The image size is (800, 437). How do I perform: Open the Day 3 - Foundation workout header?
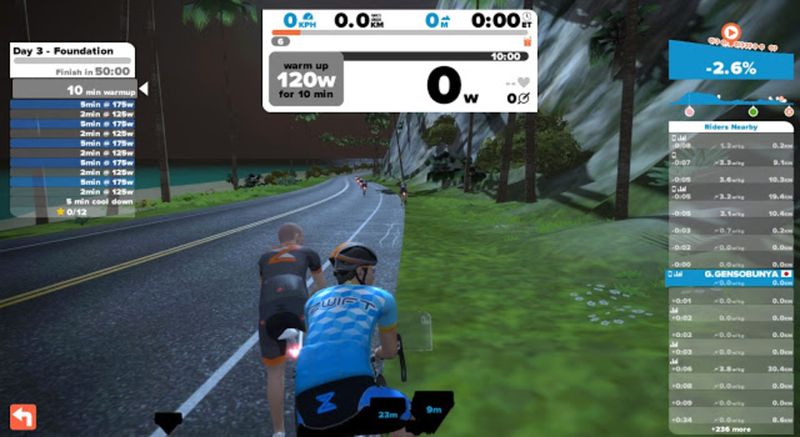pyautogui.click(x=62, y=50)
